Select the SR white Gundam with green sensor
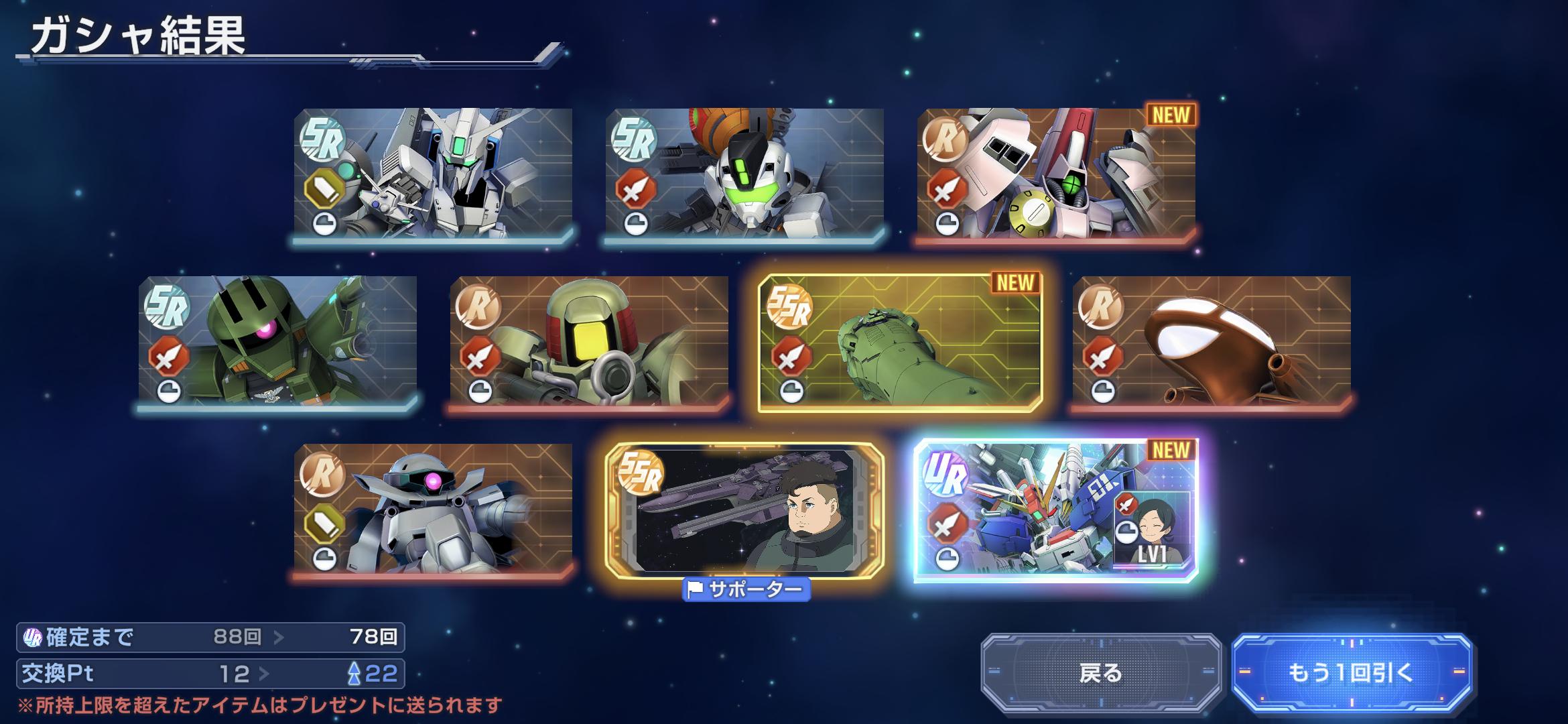Viewport: 1568px width, 724px height. [x=433, y=173]
